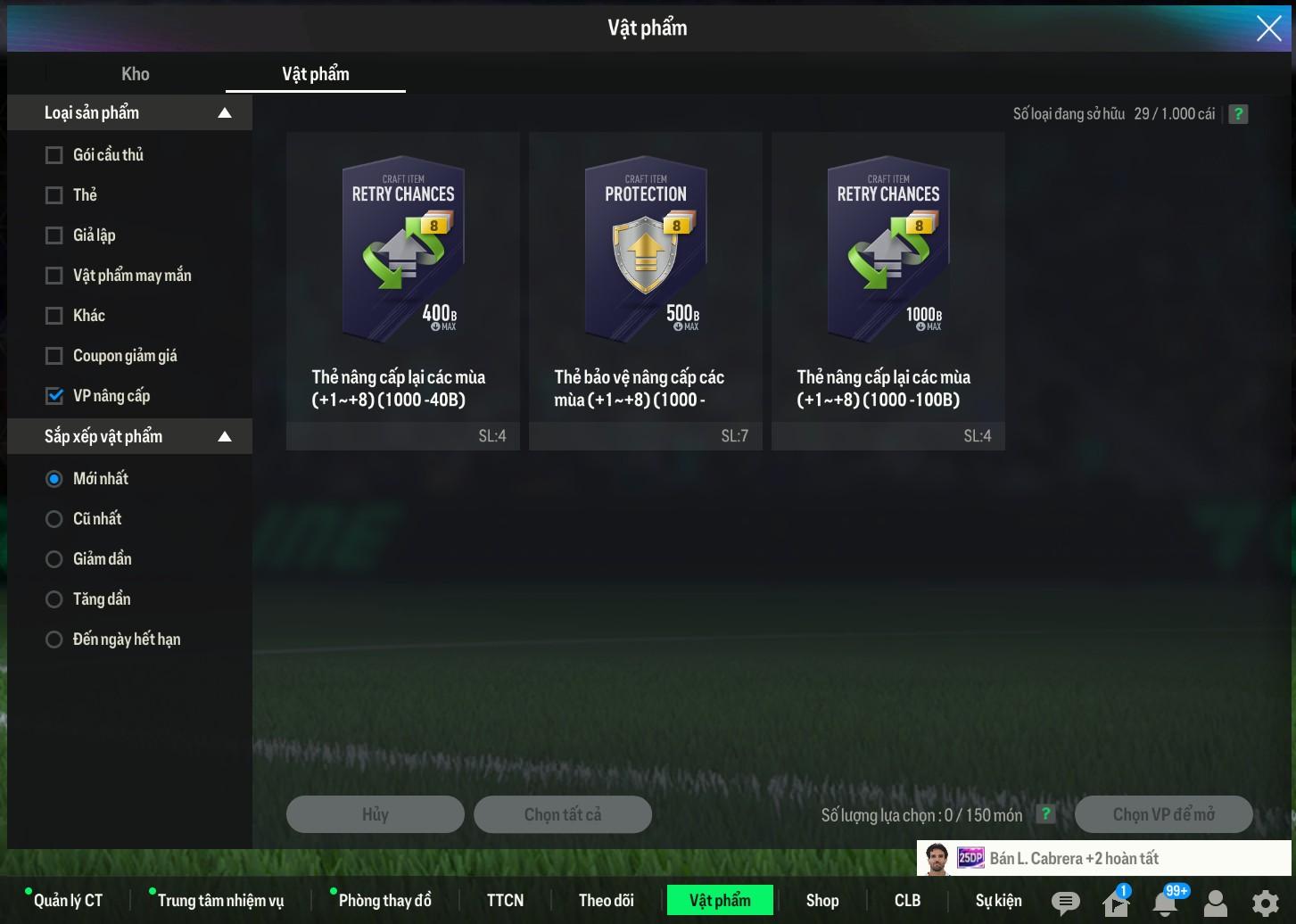Check the Vật phẩm may mắn filter
Viewport: 1296px width, 924px height.
(54, 276)
